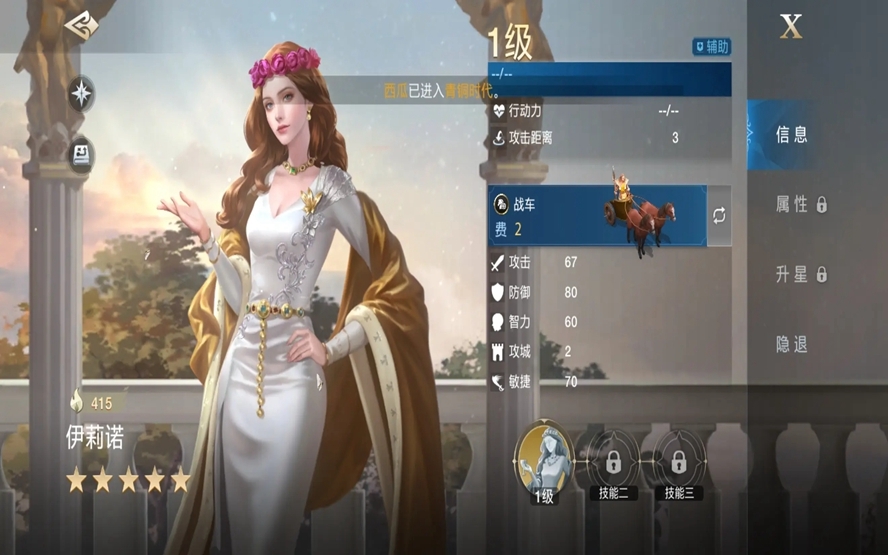
Task: Switch to the 信息 tab
Action: (x=791, y=134)
